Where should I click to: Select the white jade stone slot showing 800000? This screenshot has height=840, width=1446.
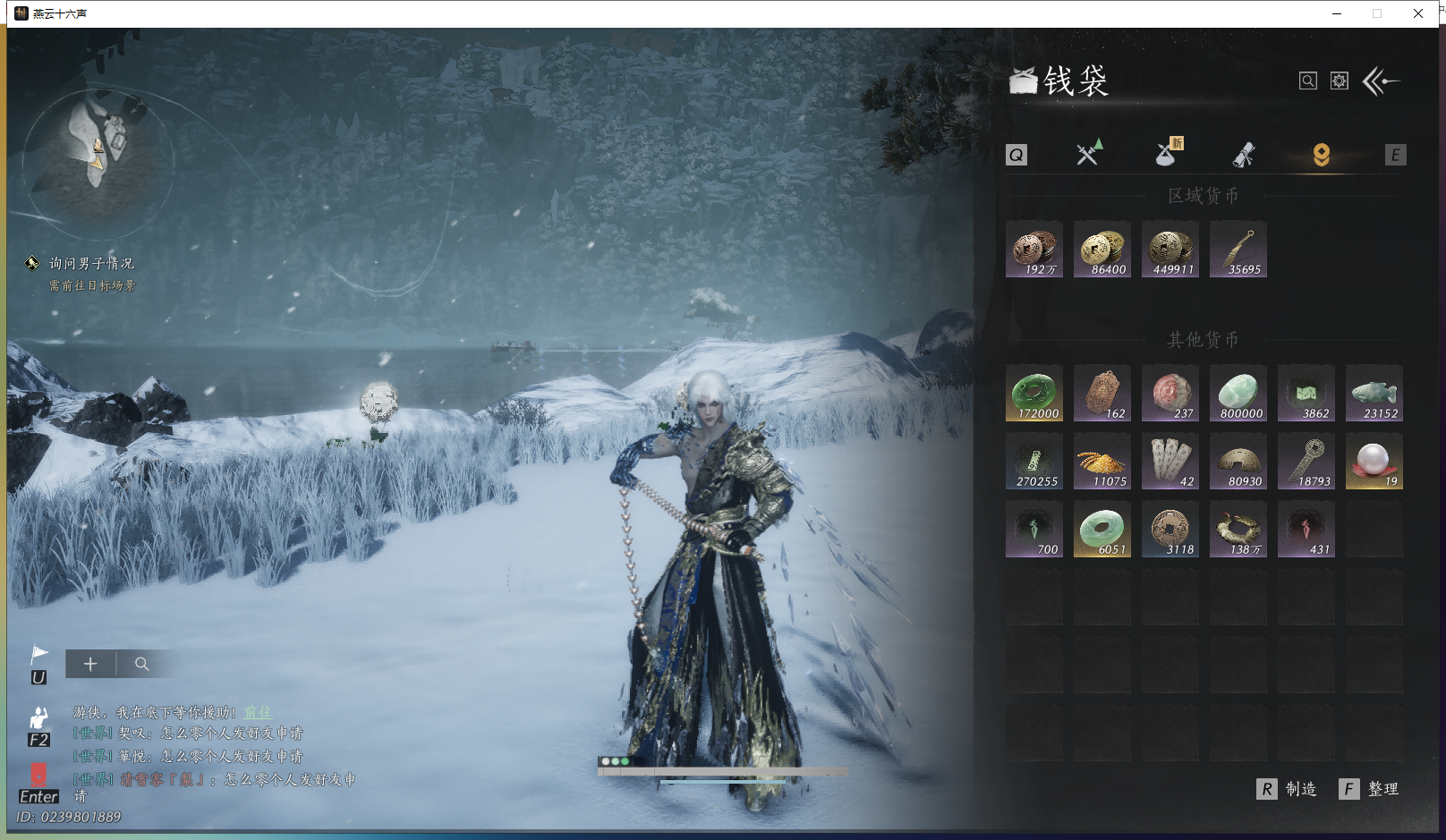[1238, 393]
